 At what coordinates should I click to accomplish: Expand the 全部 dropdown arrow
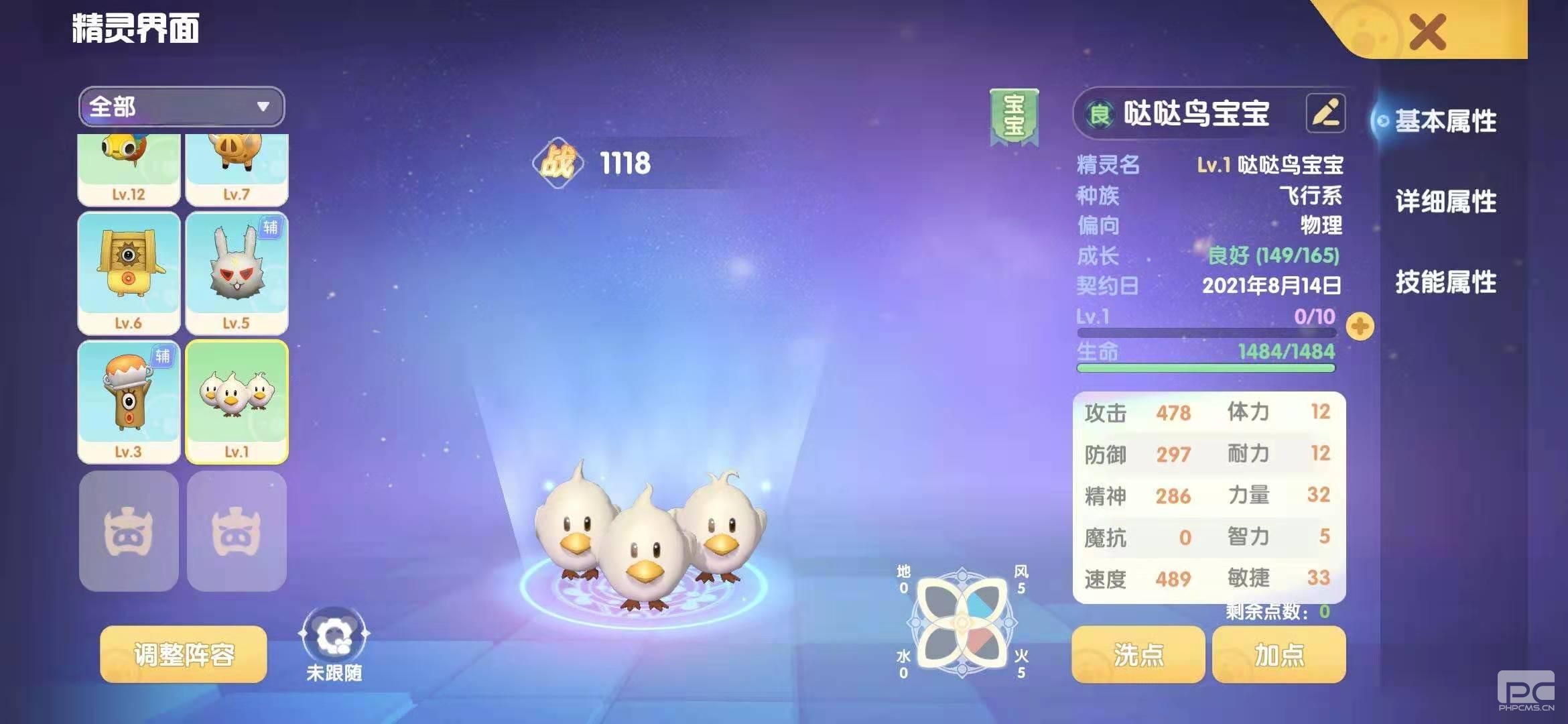tap(263, 106)
